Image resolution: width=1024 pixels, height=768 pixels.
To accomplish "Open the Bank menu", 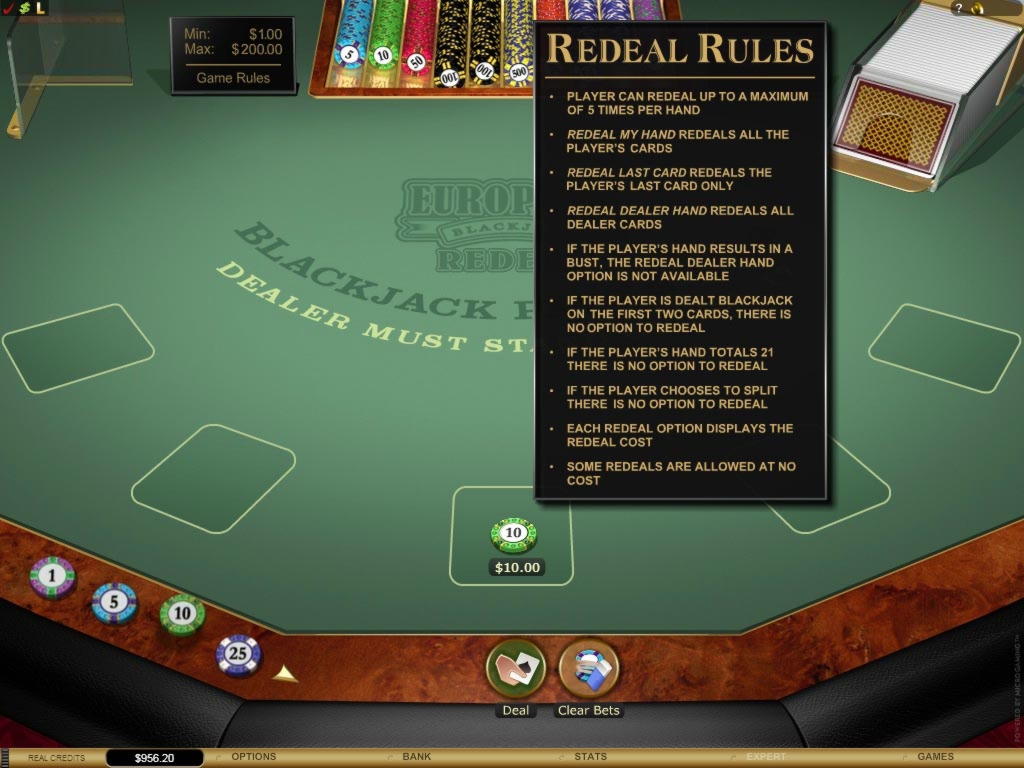I will point(416,757).
